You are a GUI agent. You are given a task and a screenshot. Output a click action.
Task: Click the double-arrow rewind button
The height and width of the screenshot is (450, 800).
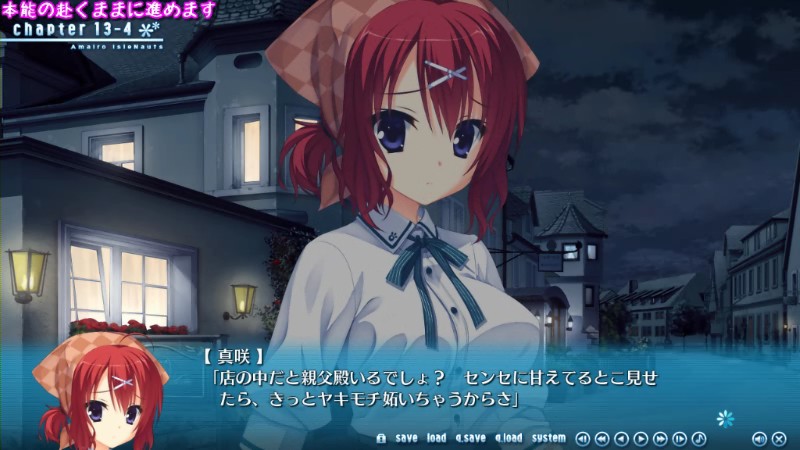(x=602, y=438)
